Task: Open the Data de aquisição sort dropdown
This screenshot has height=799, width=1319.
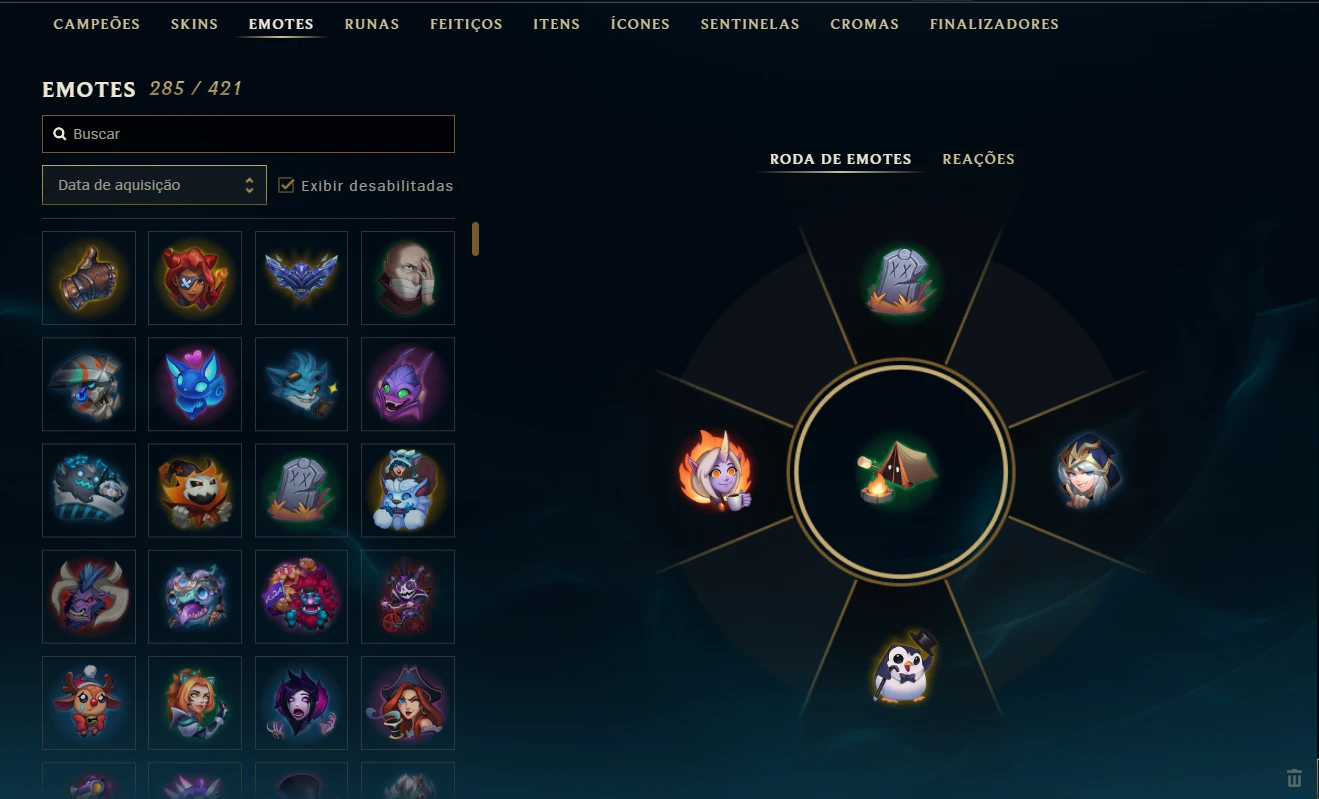Action: (x=154, y=185)
